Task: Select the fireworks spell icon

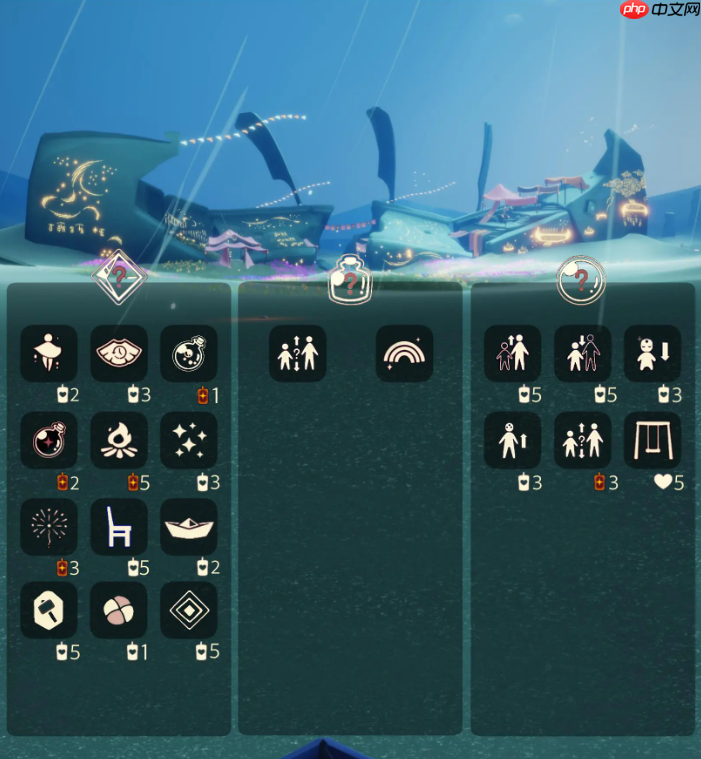Action: point(49,526)
